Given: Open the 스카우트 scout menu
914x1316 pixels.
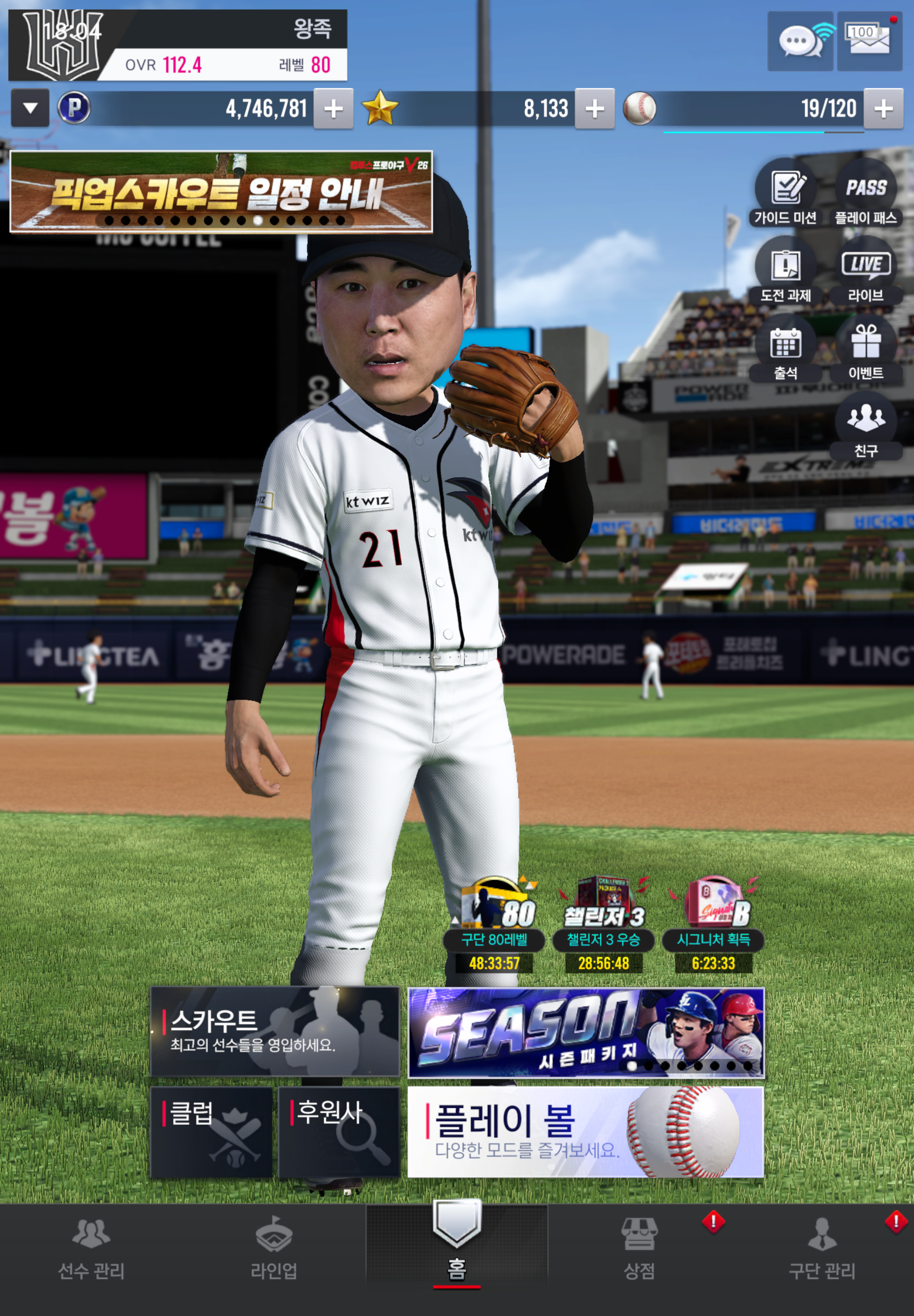Looking at the screenshot, I should click(275, 1032).
